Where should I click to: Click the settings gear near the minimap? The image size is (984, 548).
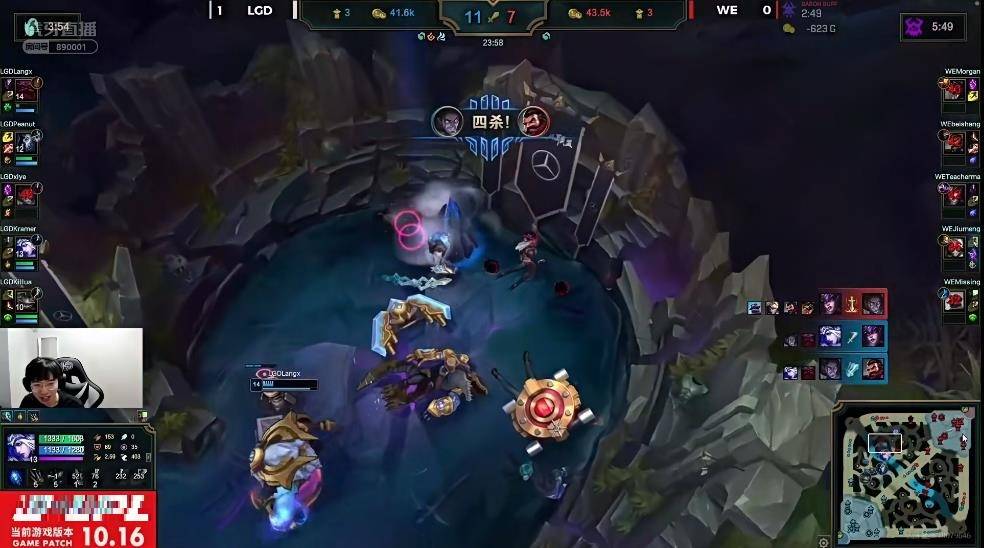[x=822, y=540]
